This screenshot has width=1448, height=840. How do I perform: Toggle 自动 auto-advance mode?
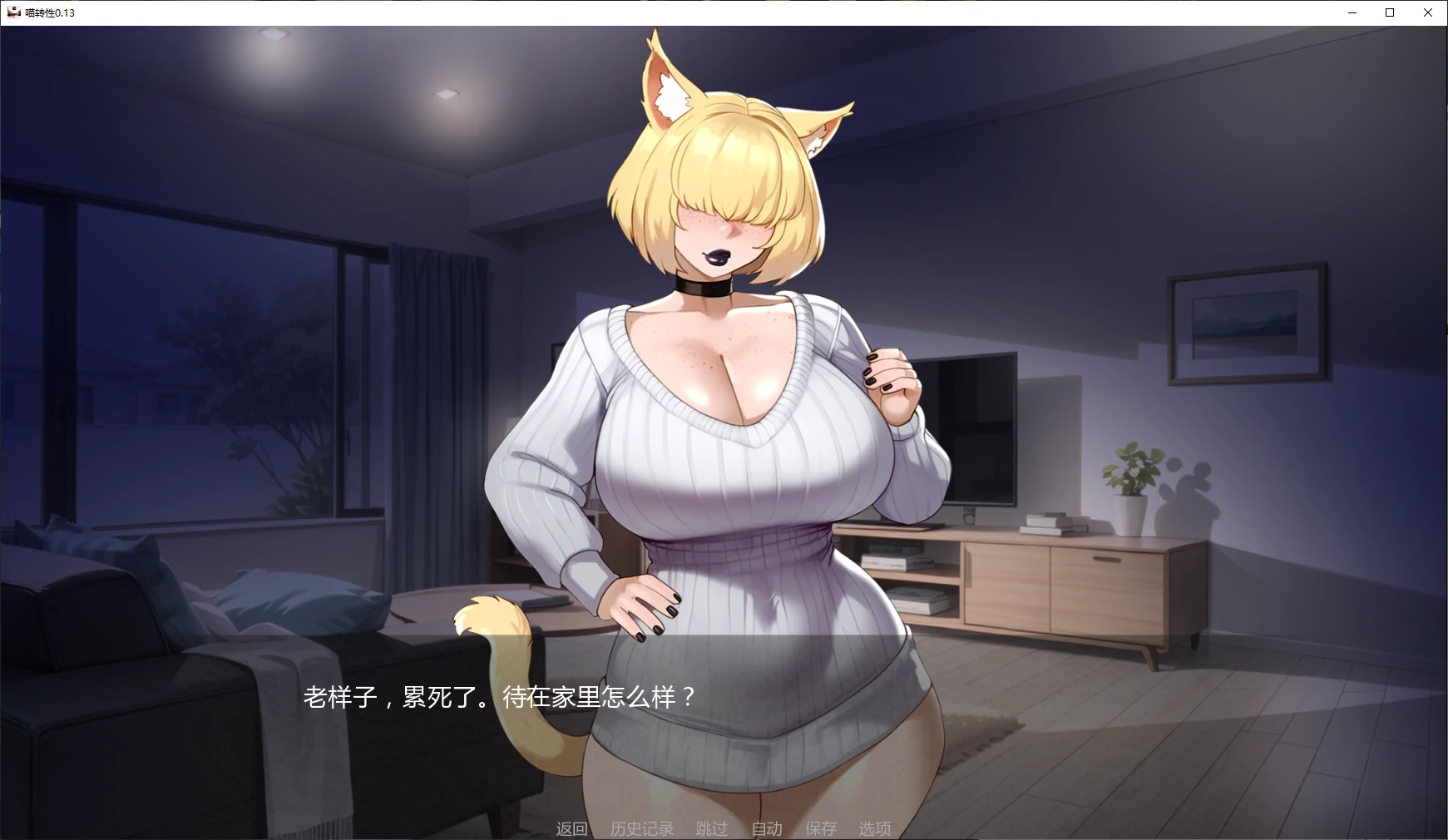coord(767,828)
